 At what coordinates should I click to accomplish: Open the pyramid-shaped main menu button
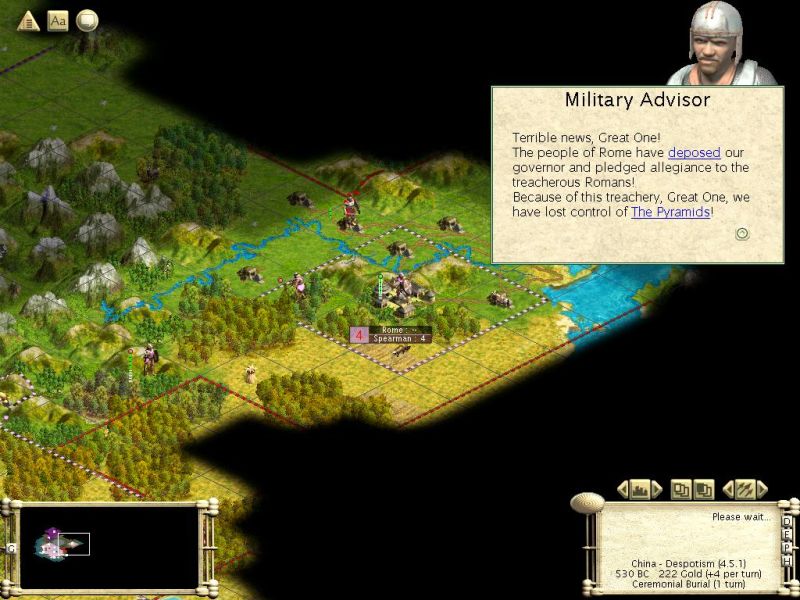(28, 20)
